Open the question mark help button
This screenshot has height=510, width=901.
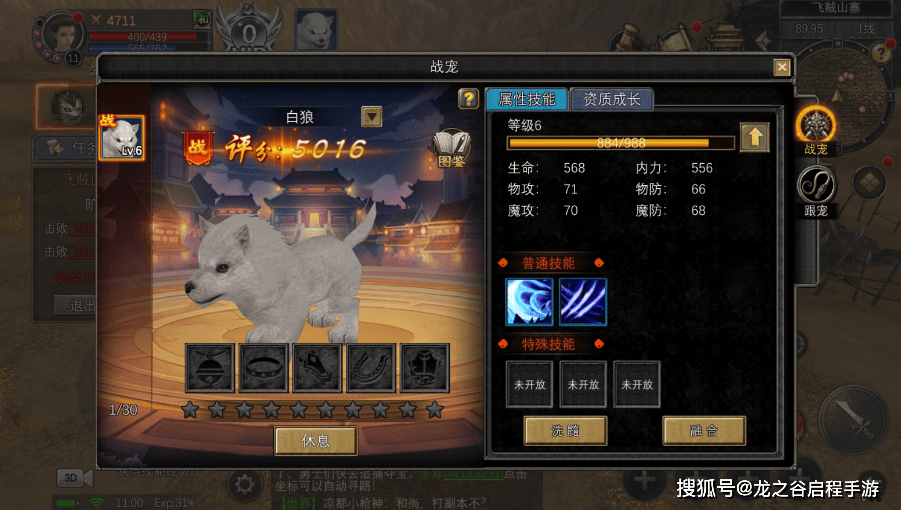coord(467,99)
